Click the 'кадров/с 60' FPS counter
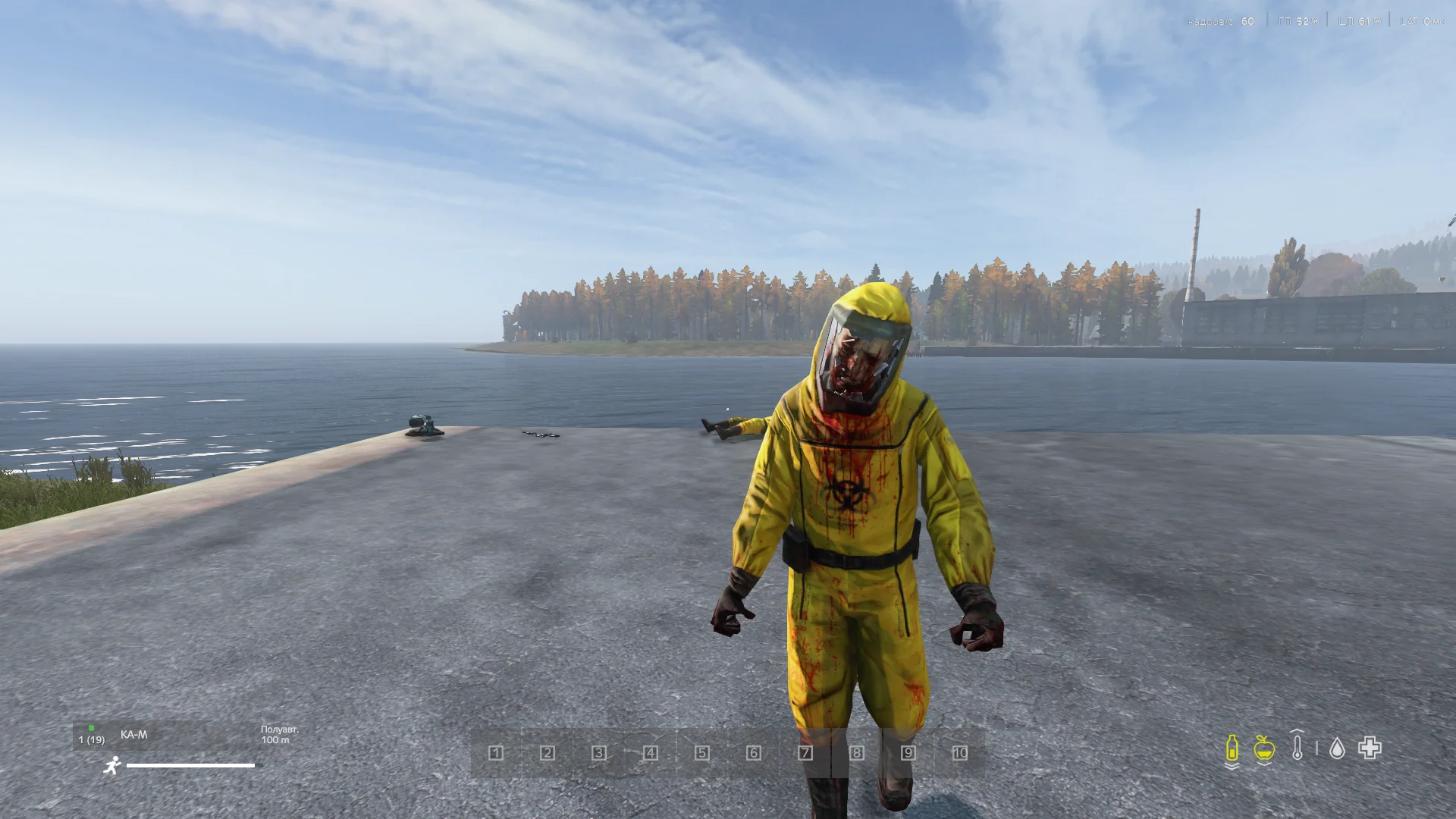The image size is (1456, 819). tap(1221, 21)
